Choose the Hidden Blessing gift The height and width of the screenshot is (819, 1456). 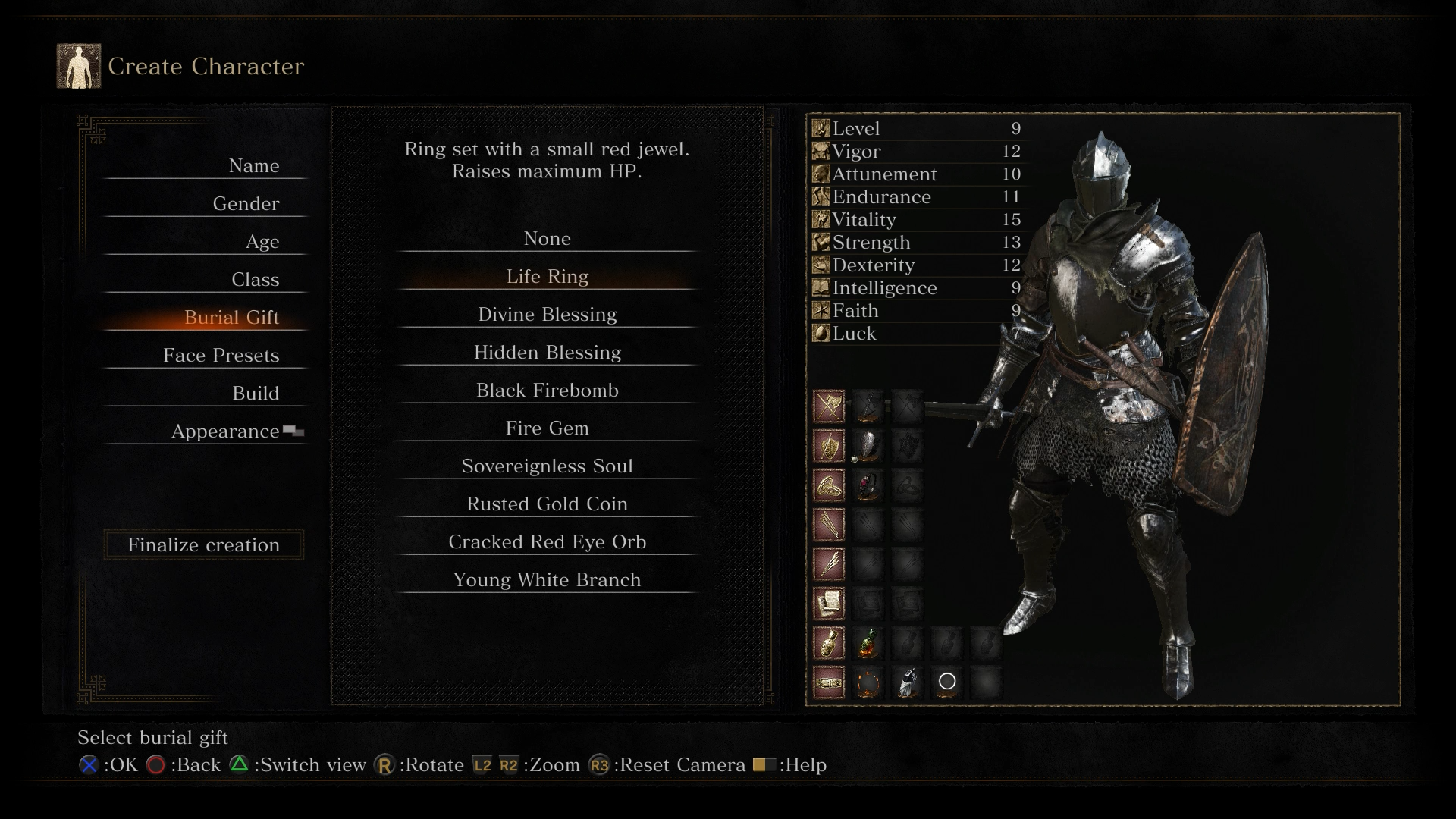547,353
